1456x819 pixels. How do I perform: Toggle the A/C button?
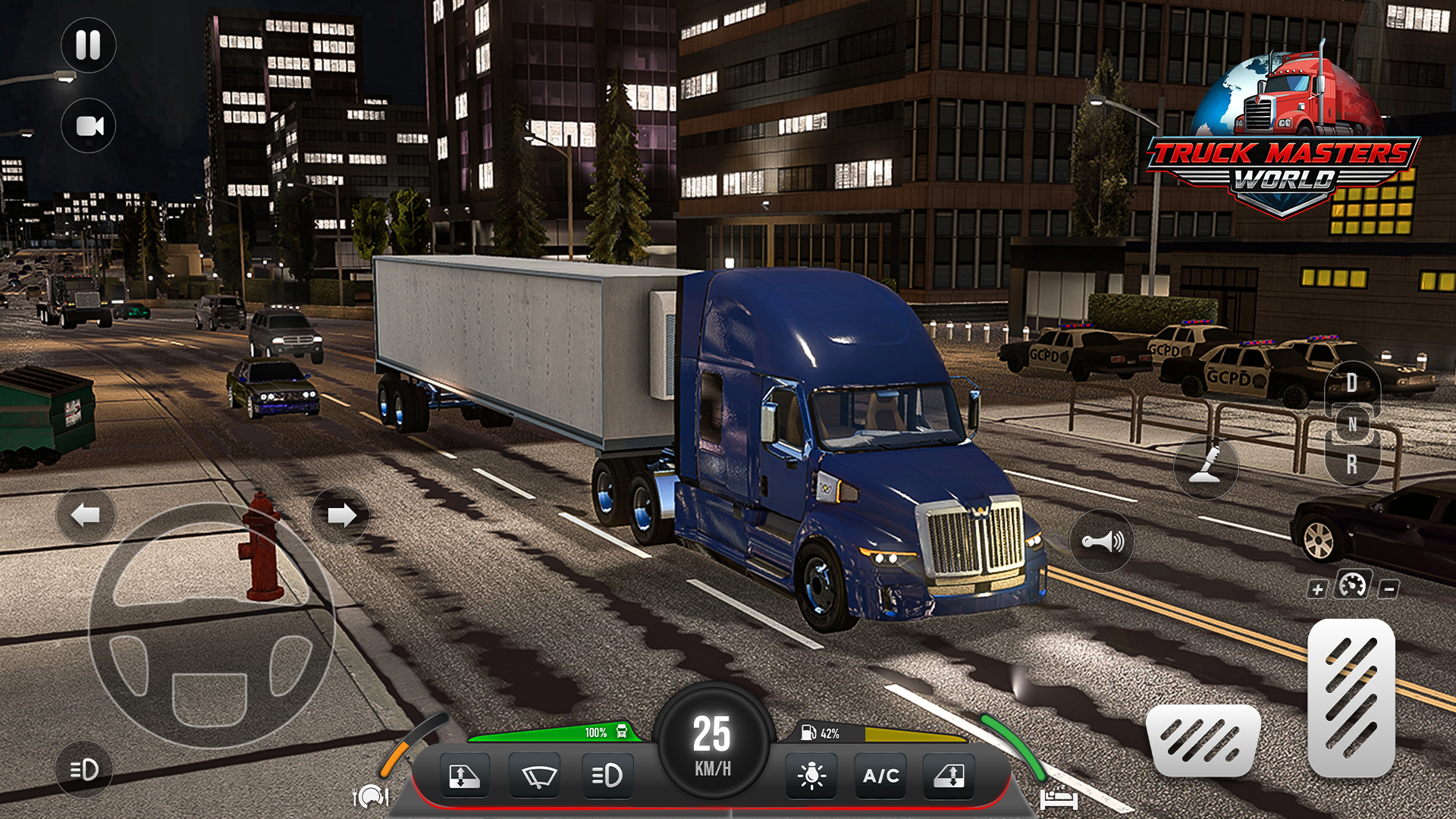pyautogui.click(x=880, y=776)
